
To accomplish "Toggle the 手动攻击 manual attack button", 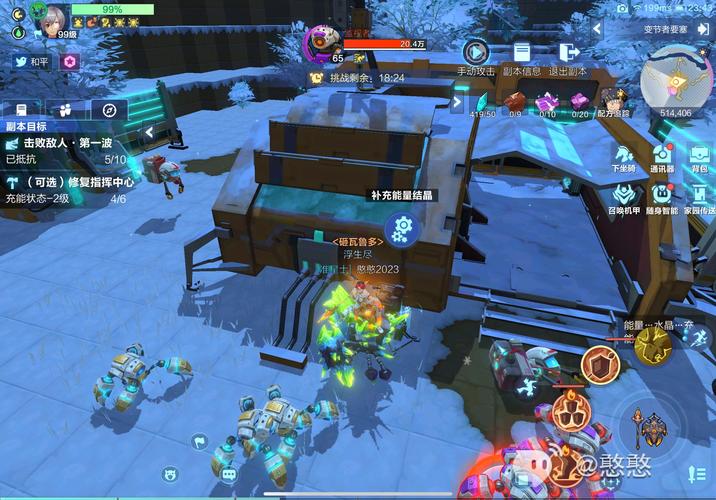I will click(475, 52).
